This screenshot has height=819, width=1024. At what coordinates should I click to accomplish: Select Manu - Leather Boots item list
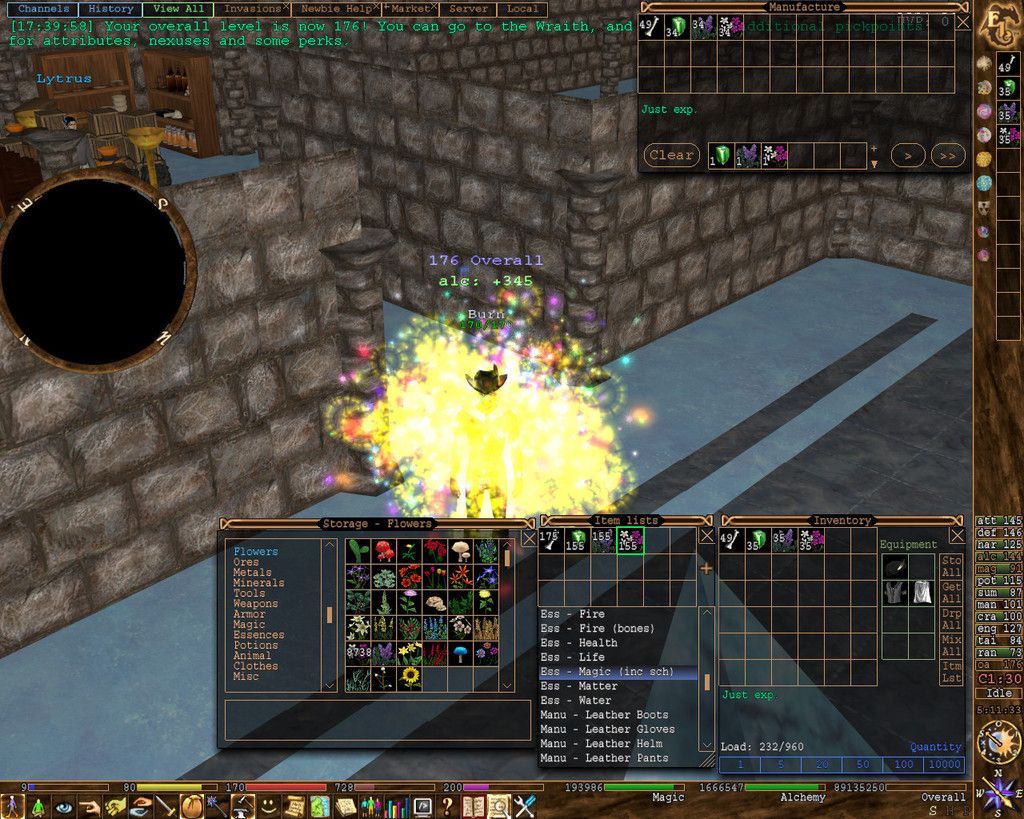(604, 715)
